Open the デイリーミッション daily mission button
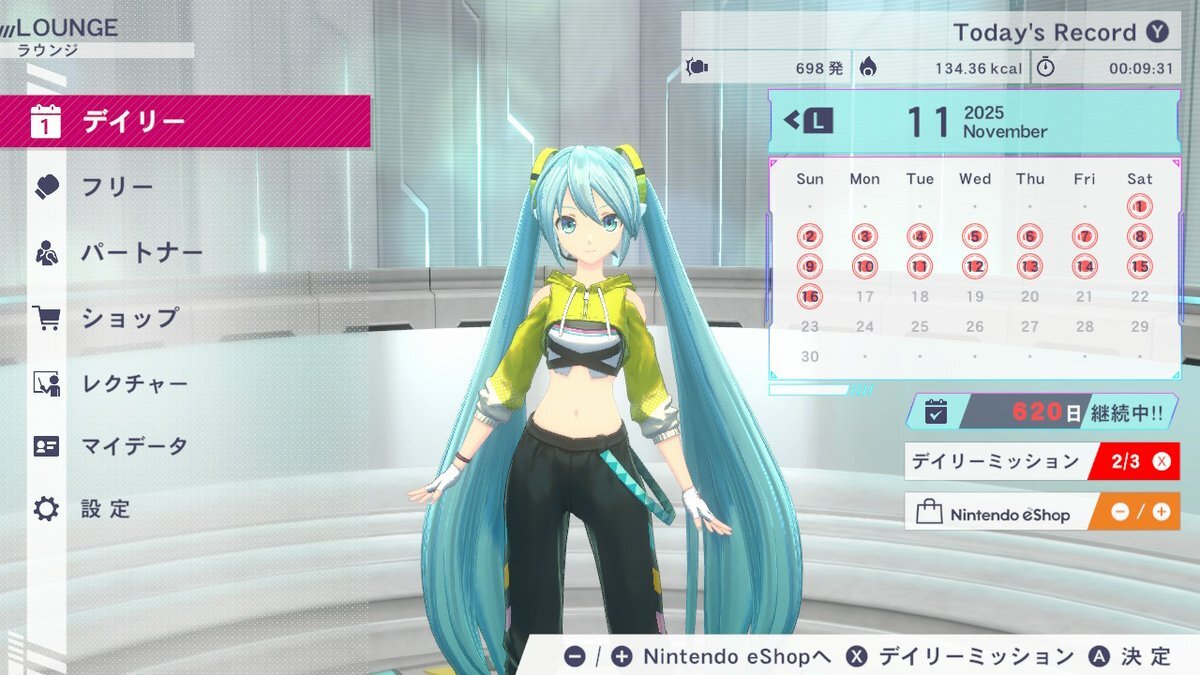 [x=1041, y=462]
